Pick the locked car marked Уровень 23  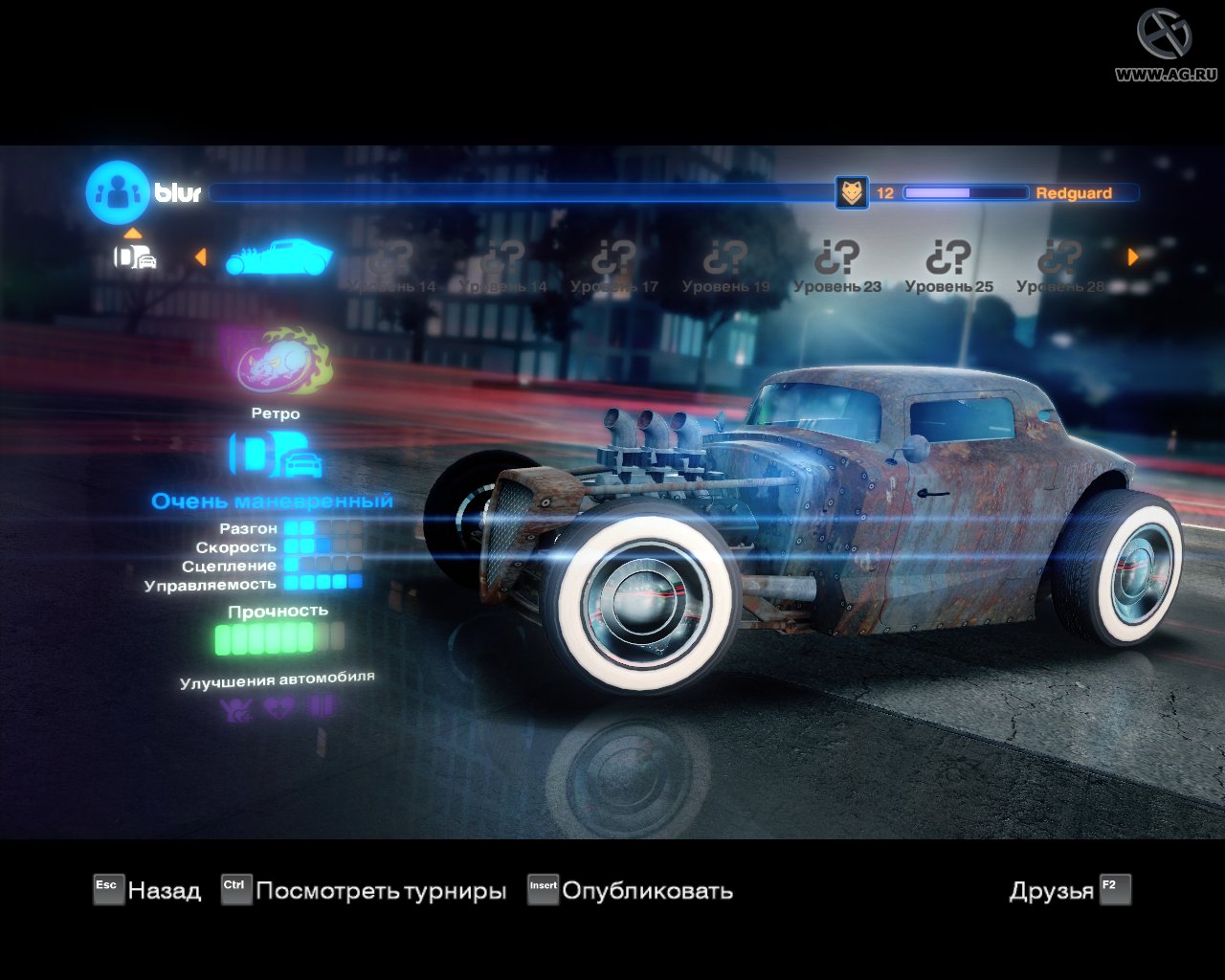click(837, 265)
